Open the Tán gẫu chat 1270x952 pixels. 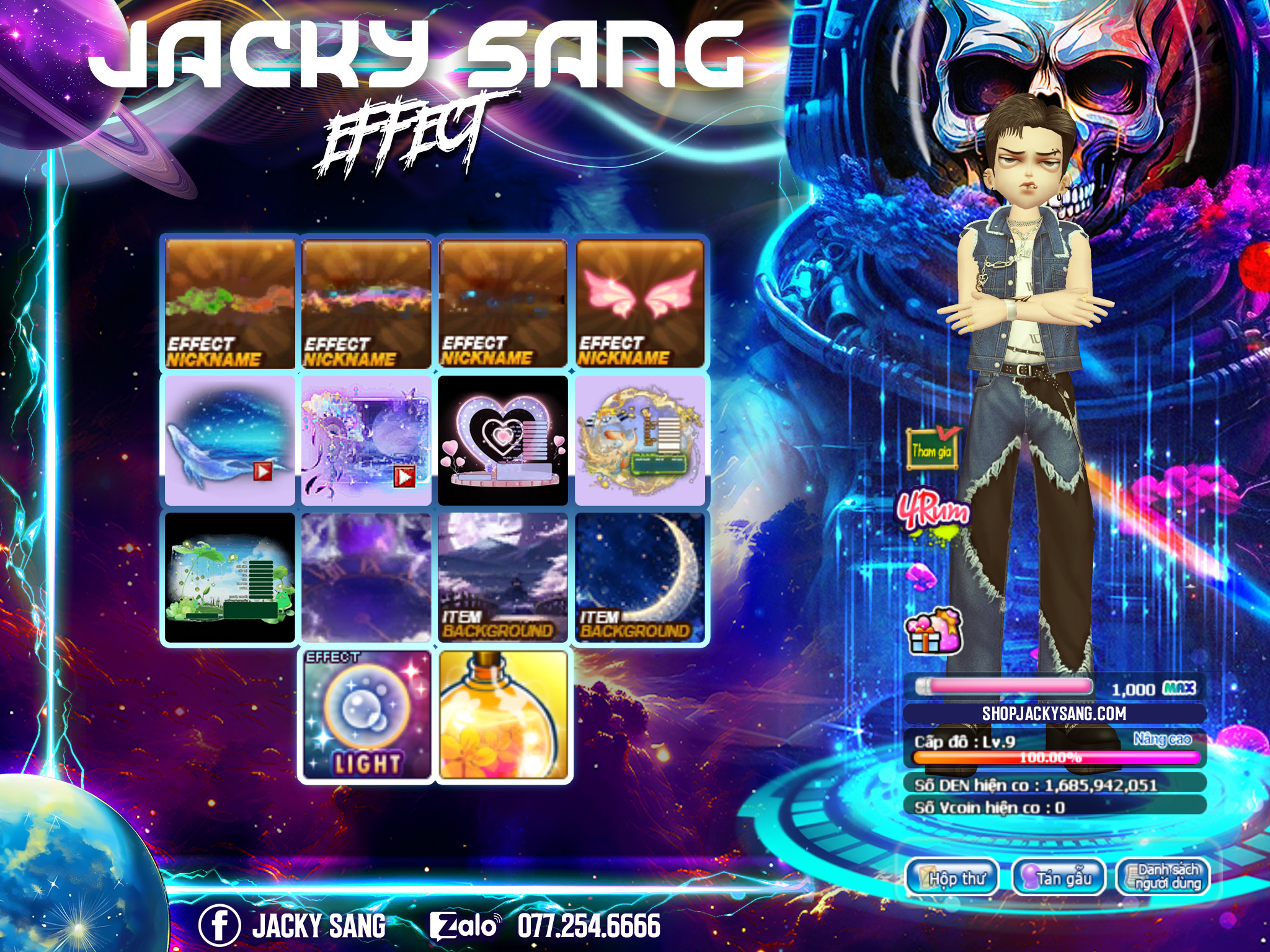tap(1059, 878)
